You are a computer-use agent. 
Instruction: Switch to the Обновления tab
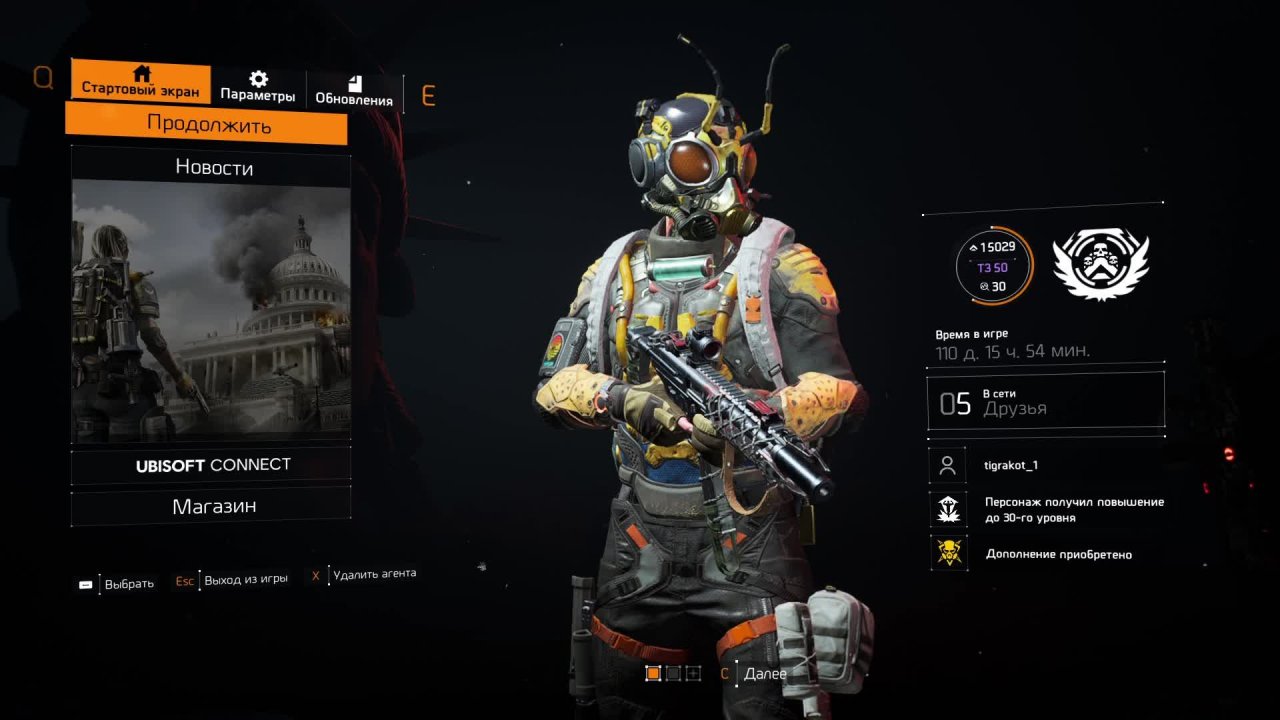click(x=354, y=90)
